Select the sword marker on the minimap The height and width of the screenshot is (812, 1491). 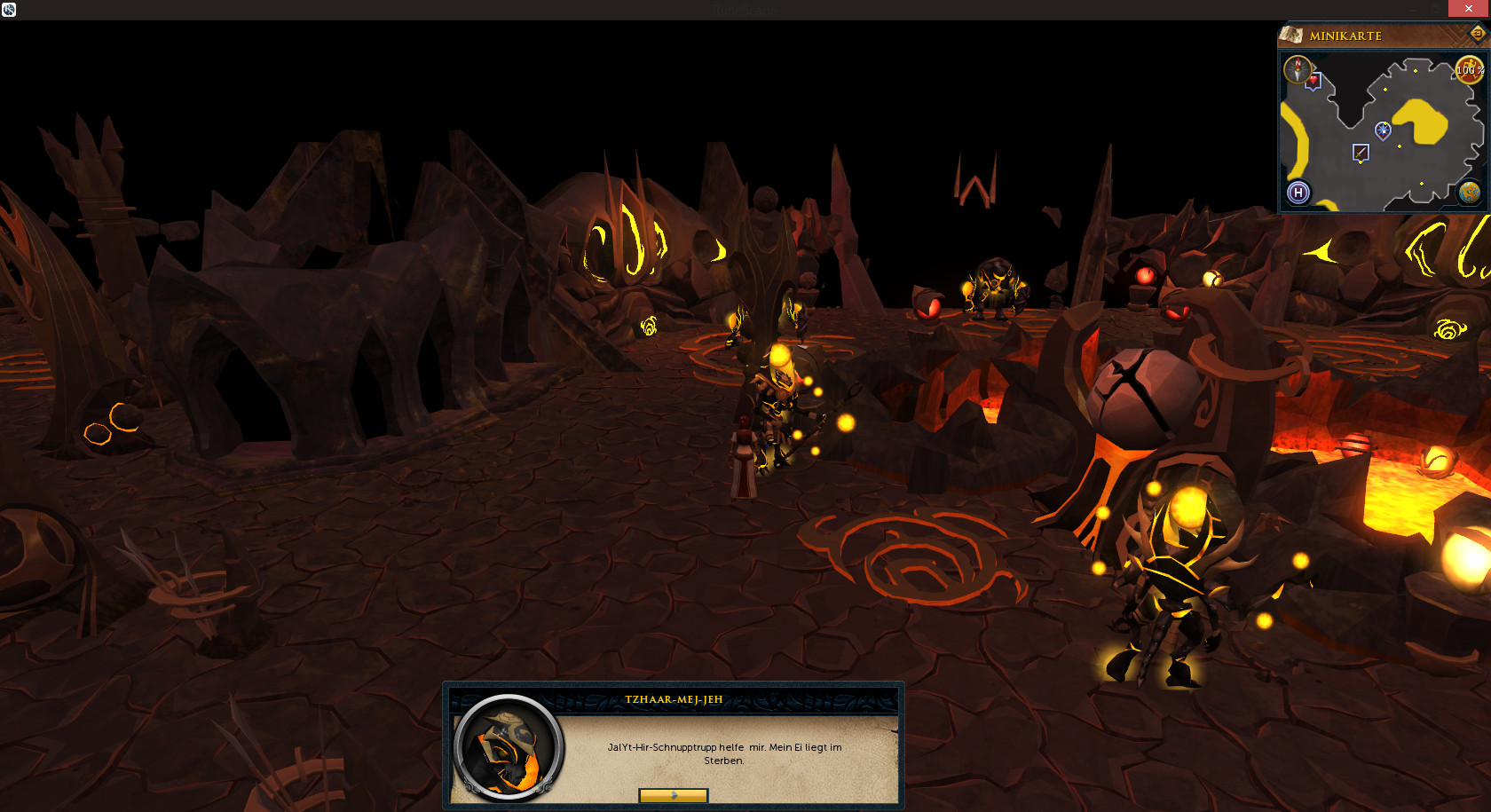pos(1361,153)
